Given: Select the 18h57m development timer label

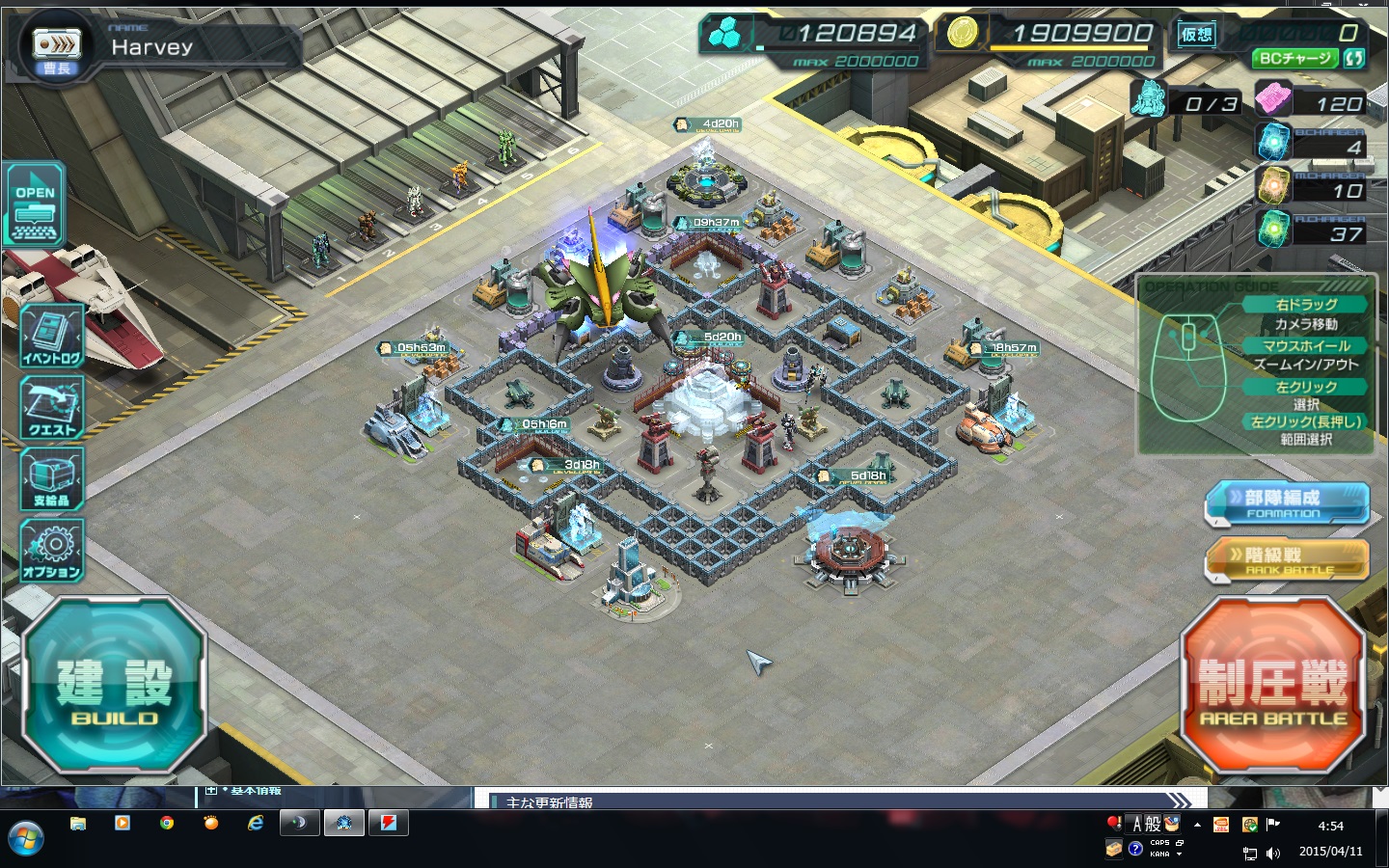Looking at the screenshot, I should tap(1004, 348).
